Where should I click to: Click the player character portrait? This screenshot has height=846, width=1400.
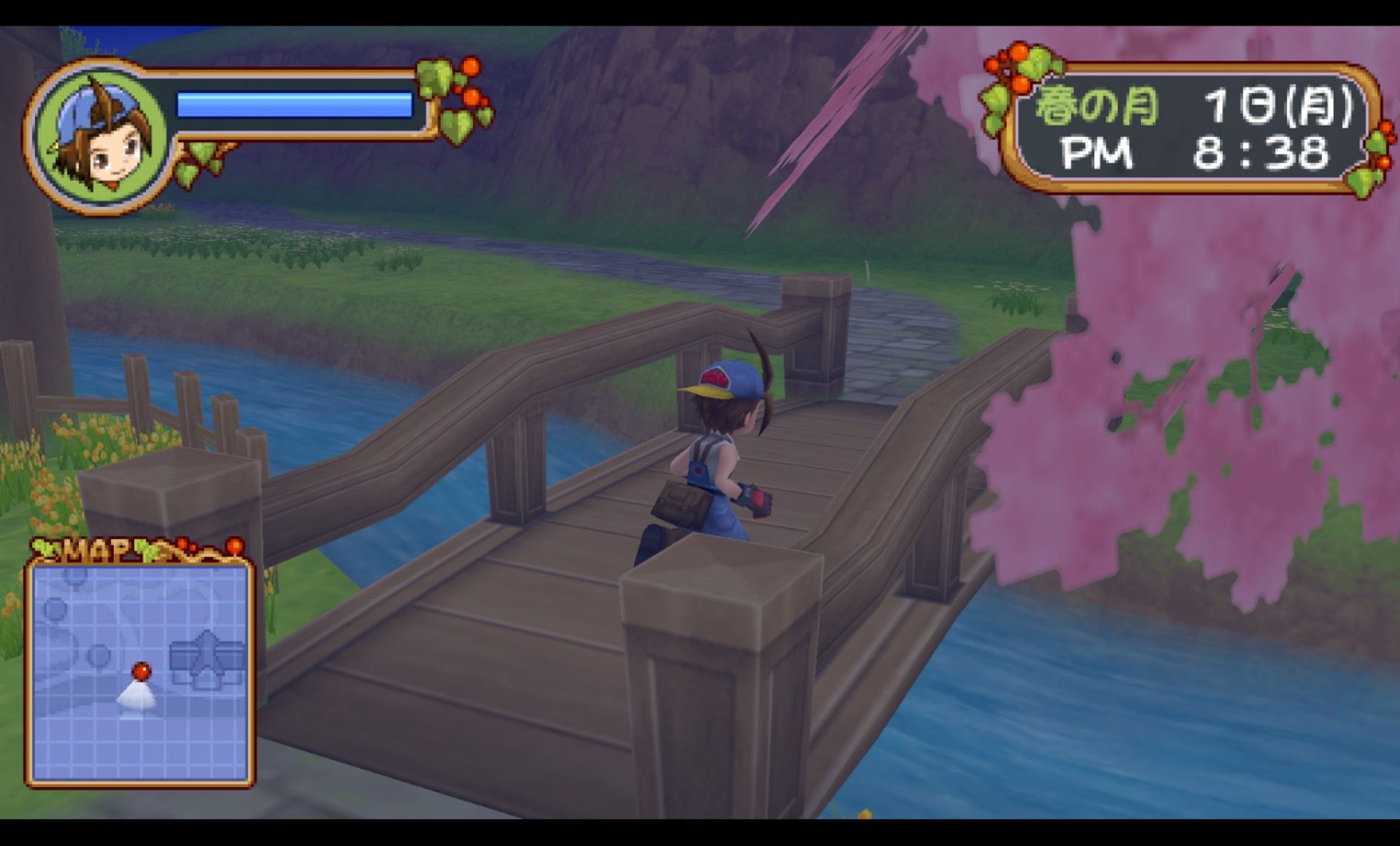click(101, 138)
